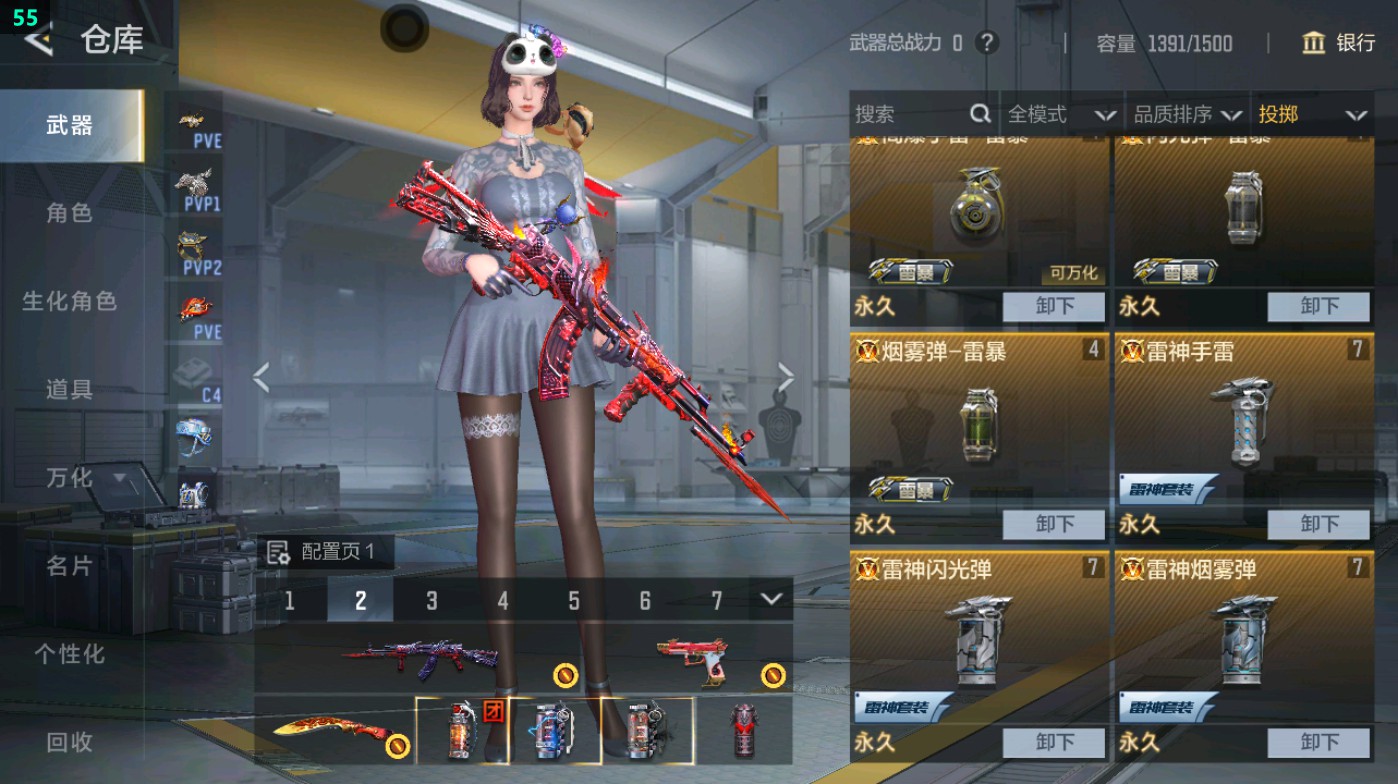
Task: Click the question mark help icon
Action: point(987,43)
